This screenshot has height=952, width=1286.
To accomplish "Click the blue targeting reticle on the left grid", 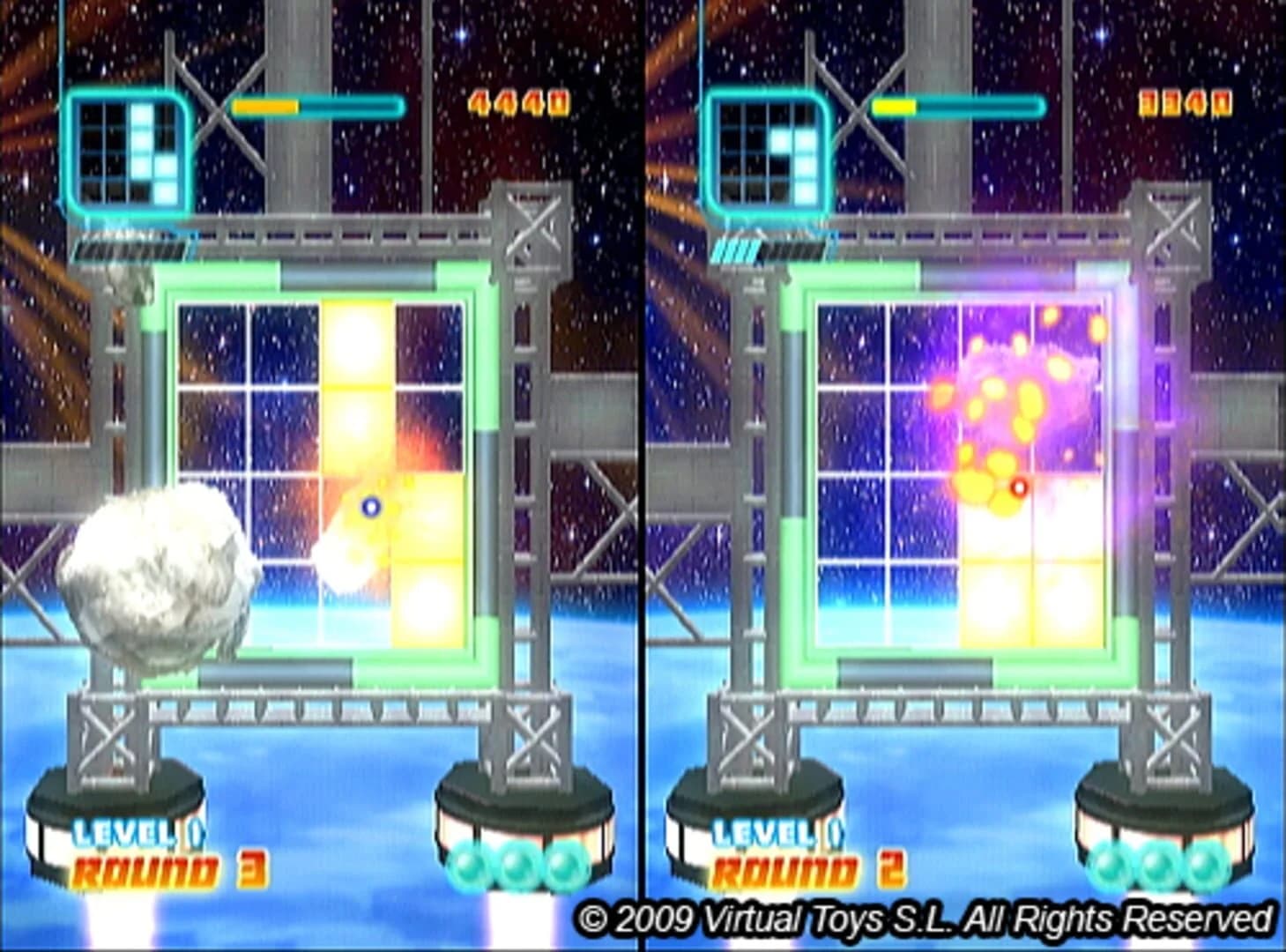I will (x=372, y=505).
